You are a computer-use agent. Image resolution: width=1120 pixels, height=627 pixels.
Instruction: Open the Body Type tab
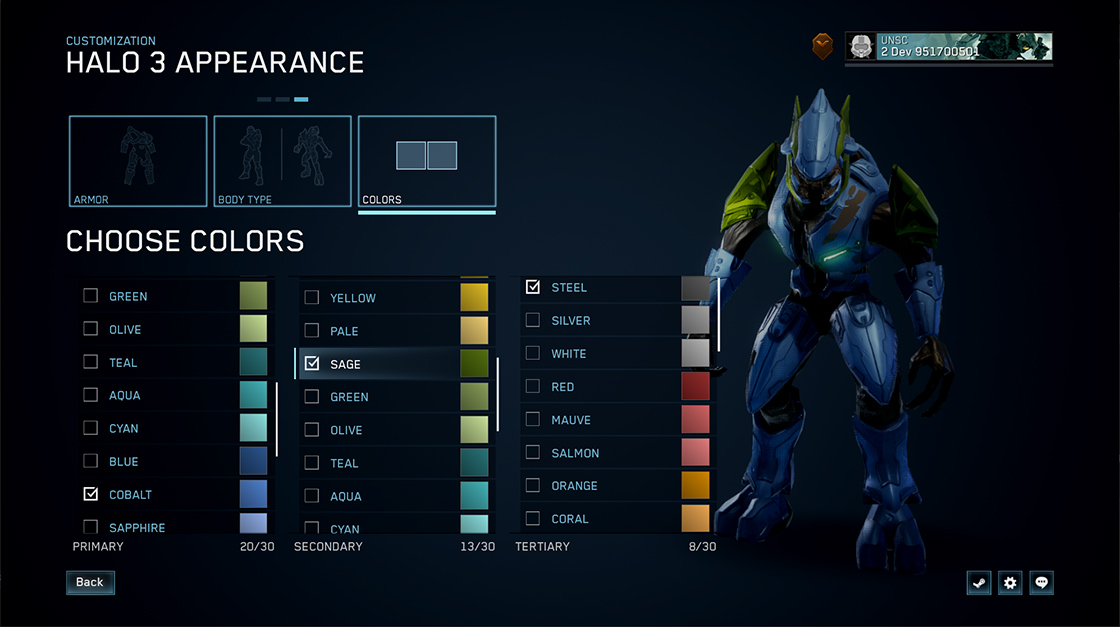282,162
